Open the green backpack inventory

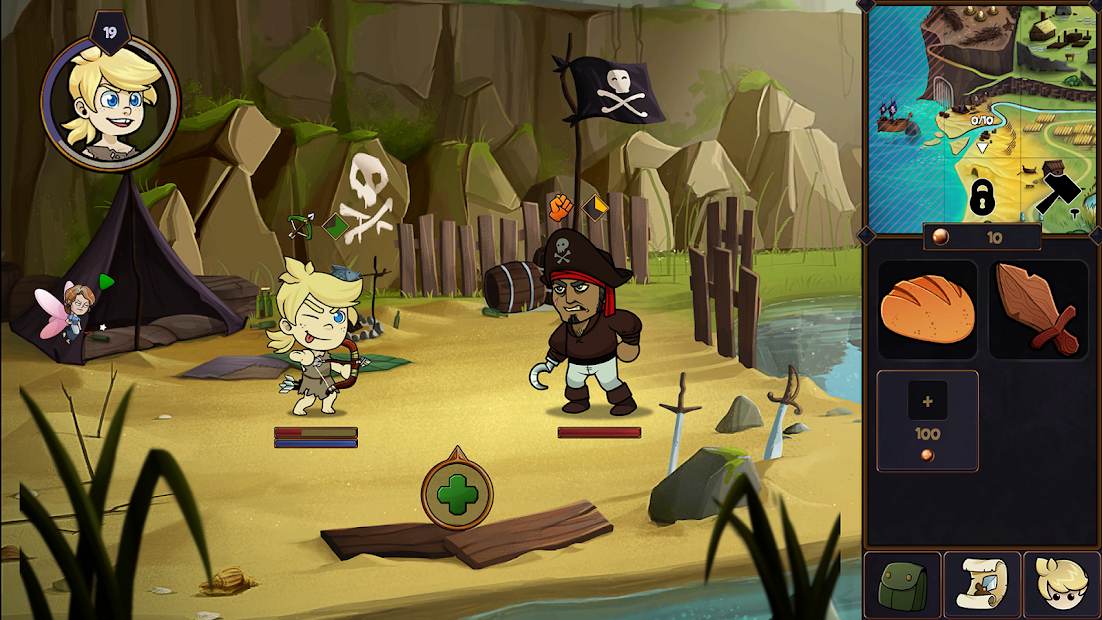point(902,584)
